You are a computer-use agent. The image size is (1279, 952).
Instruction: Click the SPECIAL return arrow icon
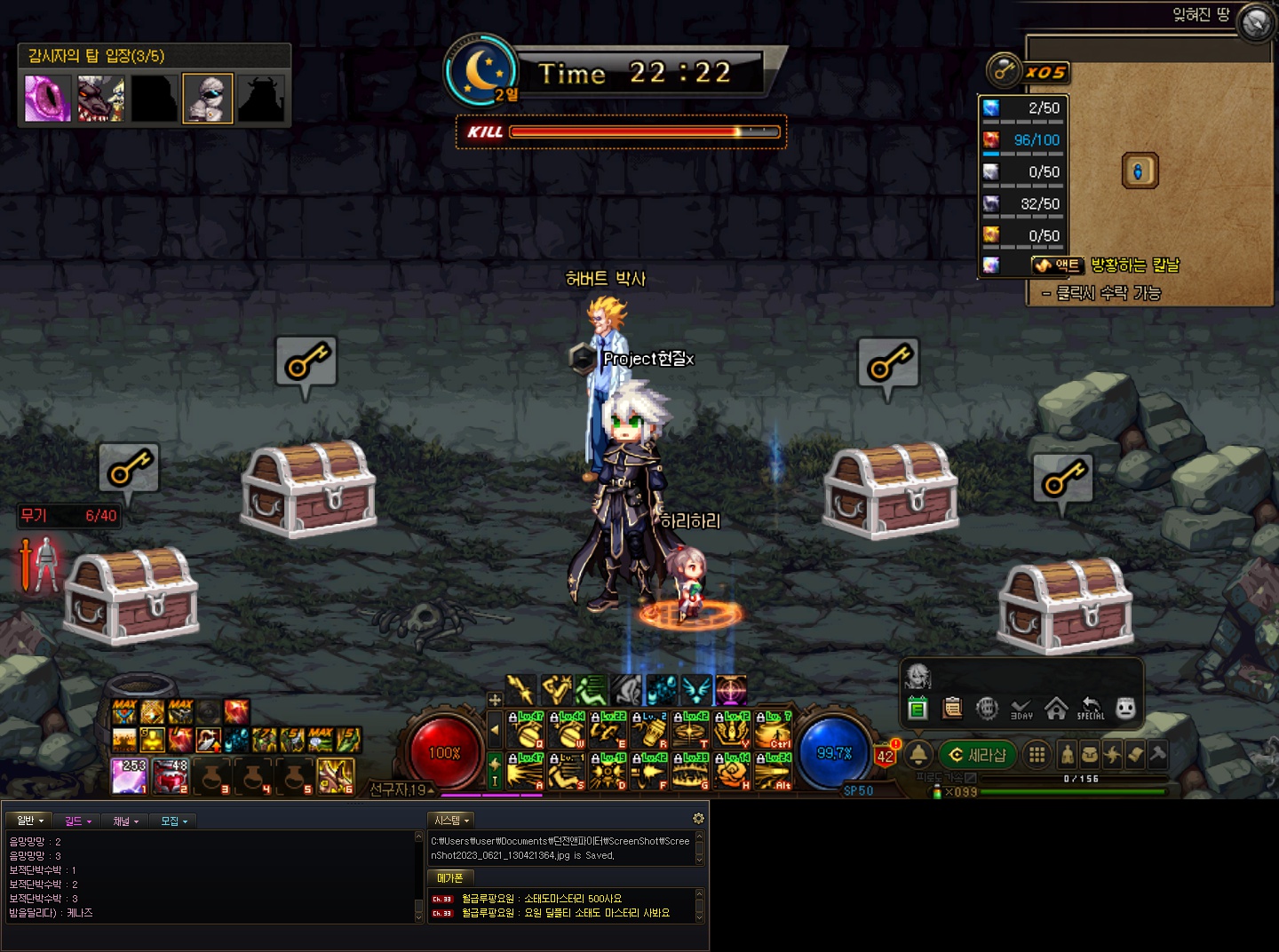click(x=1091, y=708)
